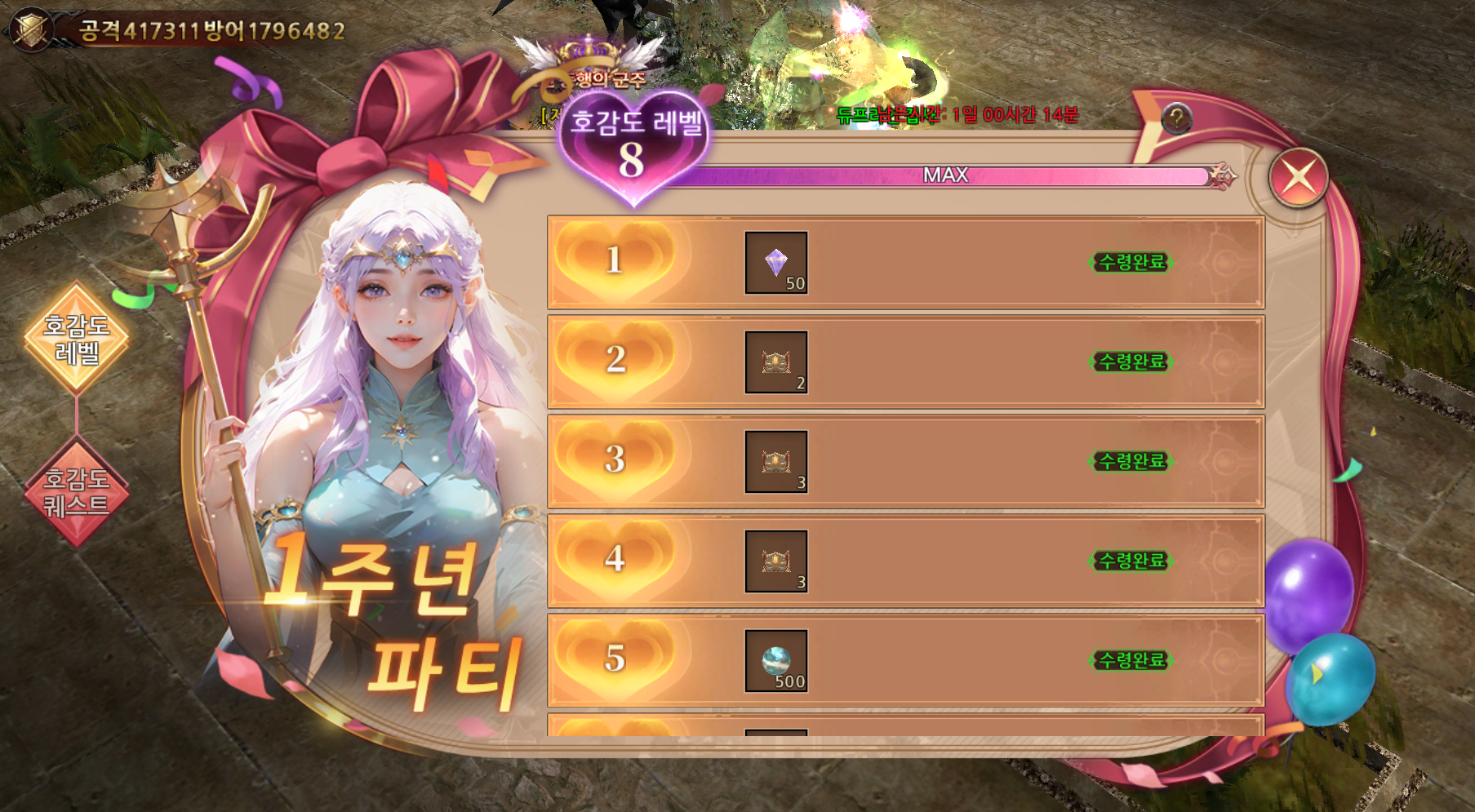Select the level 1 purple gem reward
1475x812 pixels.
pos(775,263)
